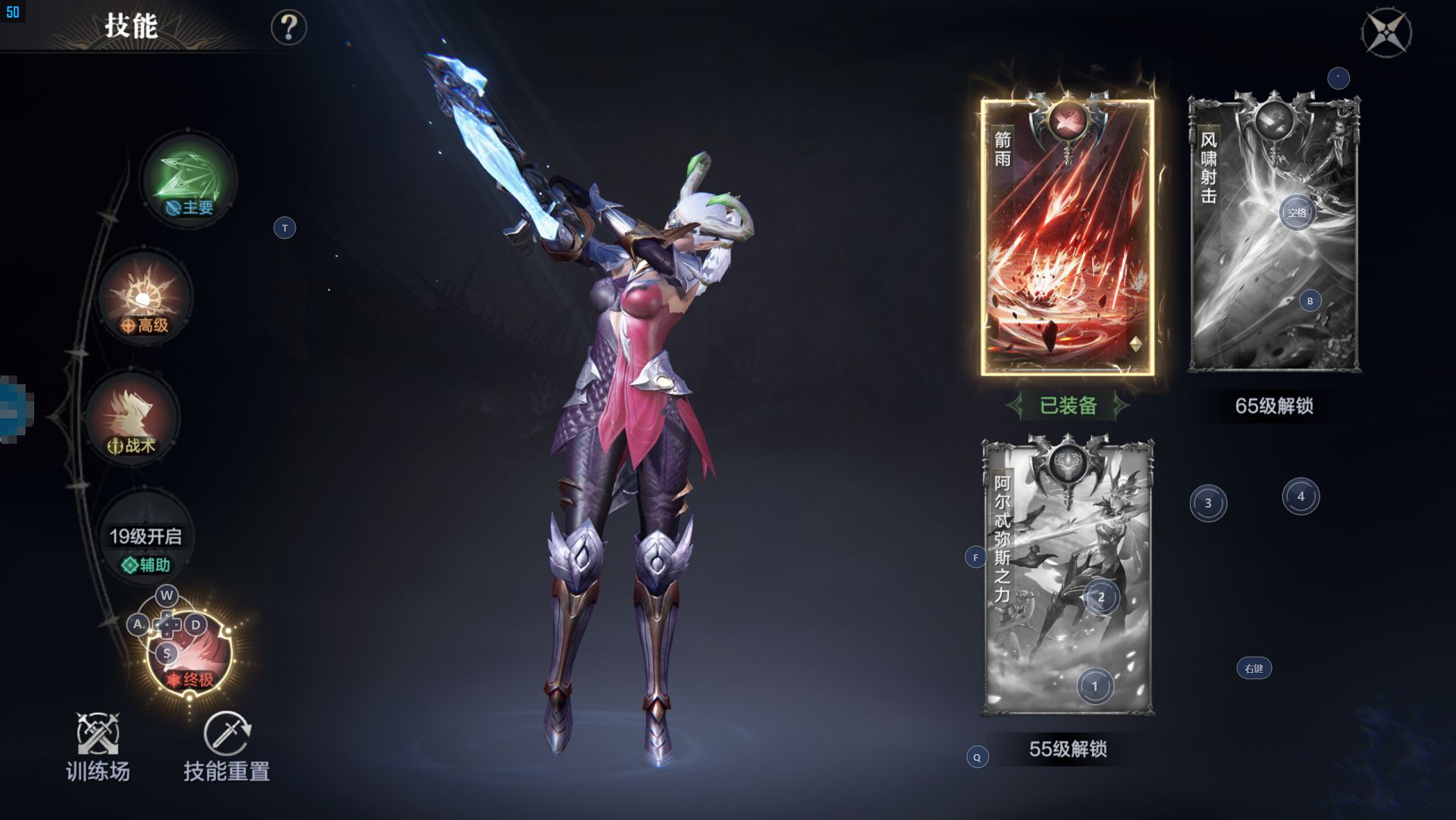Switch to the 高级 advanced skill category
Viewport: 1456px width, 820px height.
pos(144,299)
